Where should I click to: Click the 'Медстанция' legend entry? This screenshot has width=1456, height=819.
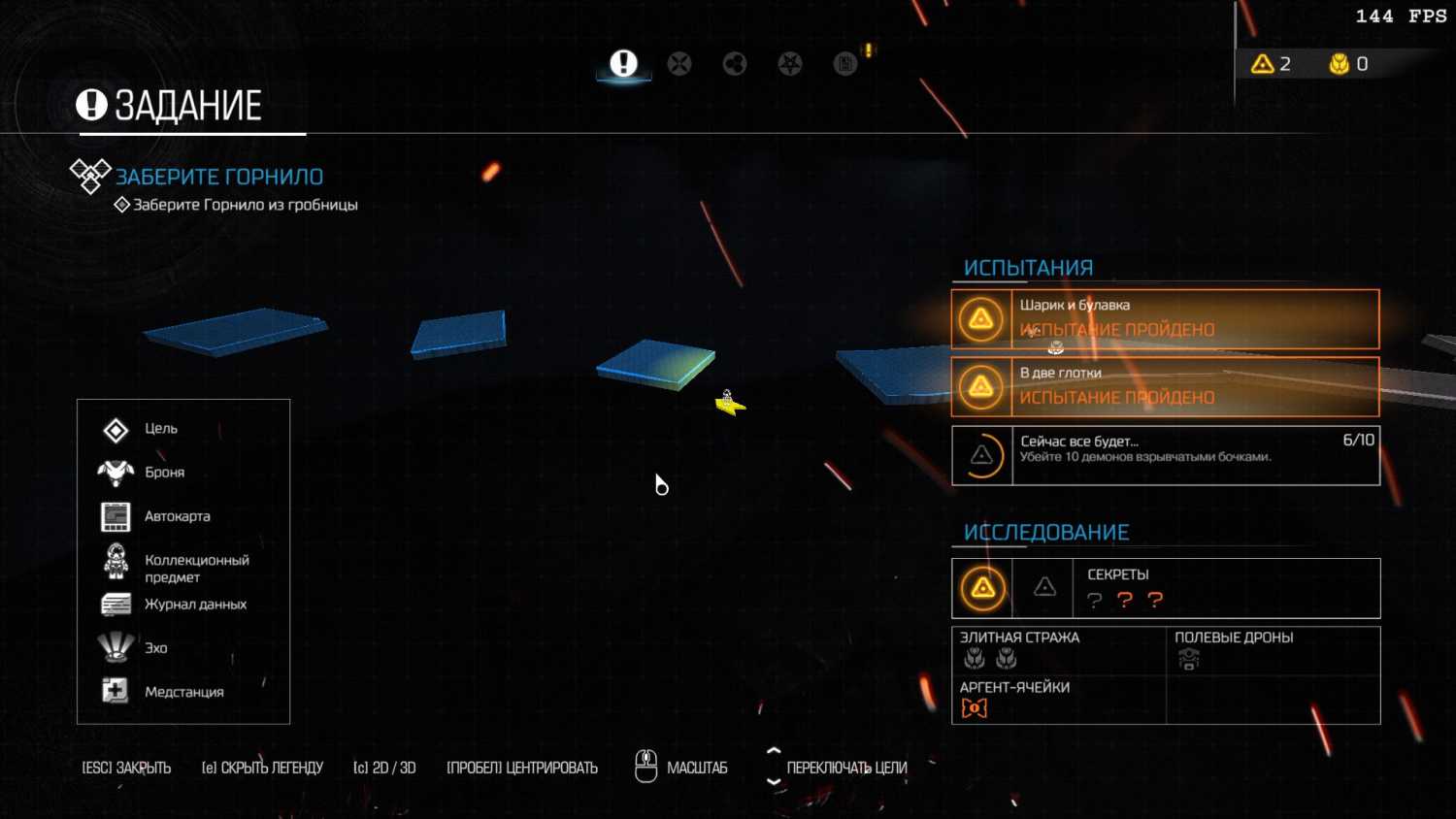(183, 692)
